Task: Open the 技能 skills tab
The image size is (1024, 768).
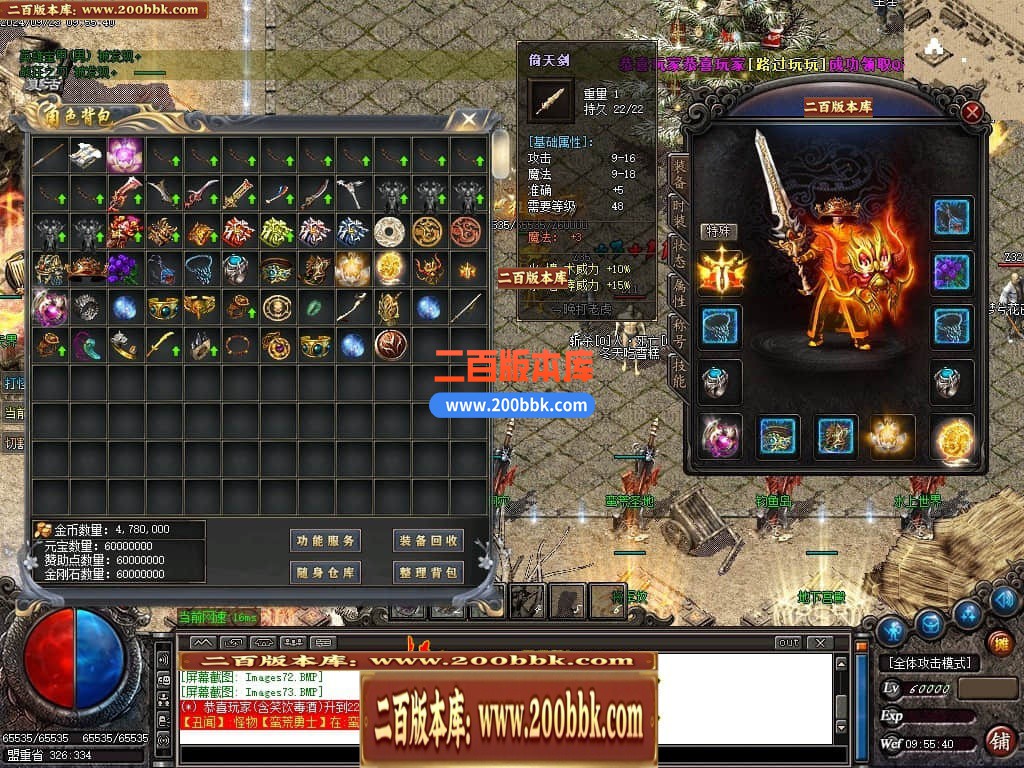Action: 679,372
